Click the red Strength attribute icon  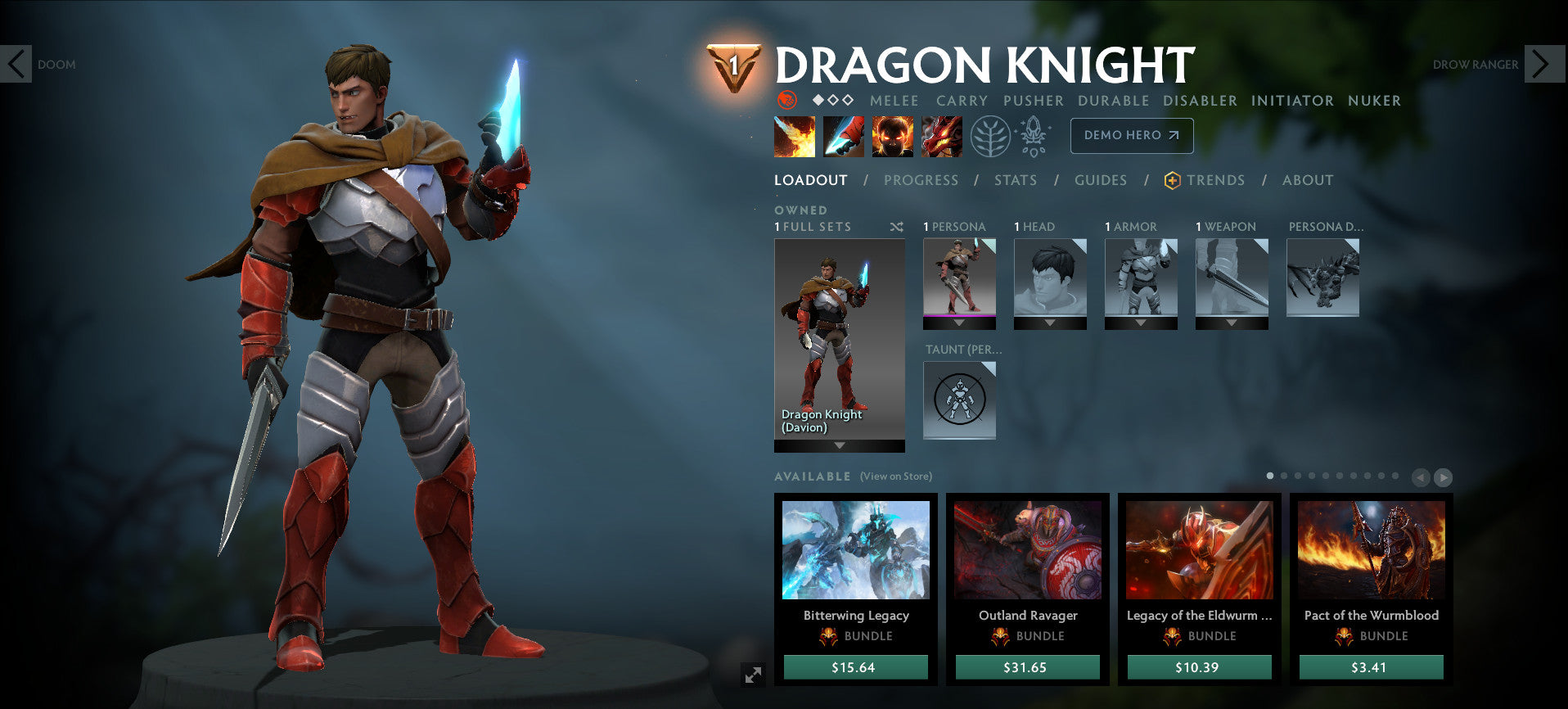point(788,100)
